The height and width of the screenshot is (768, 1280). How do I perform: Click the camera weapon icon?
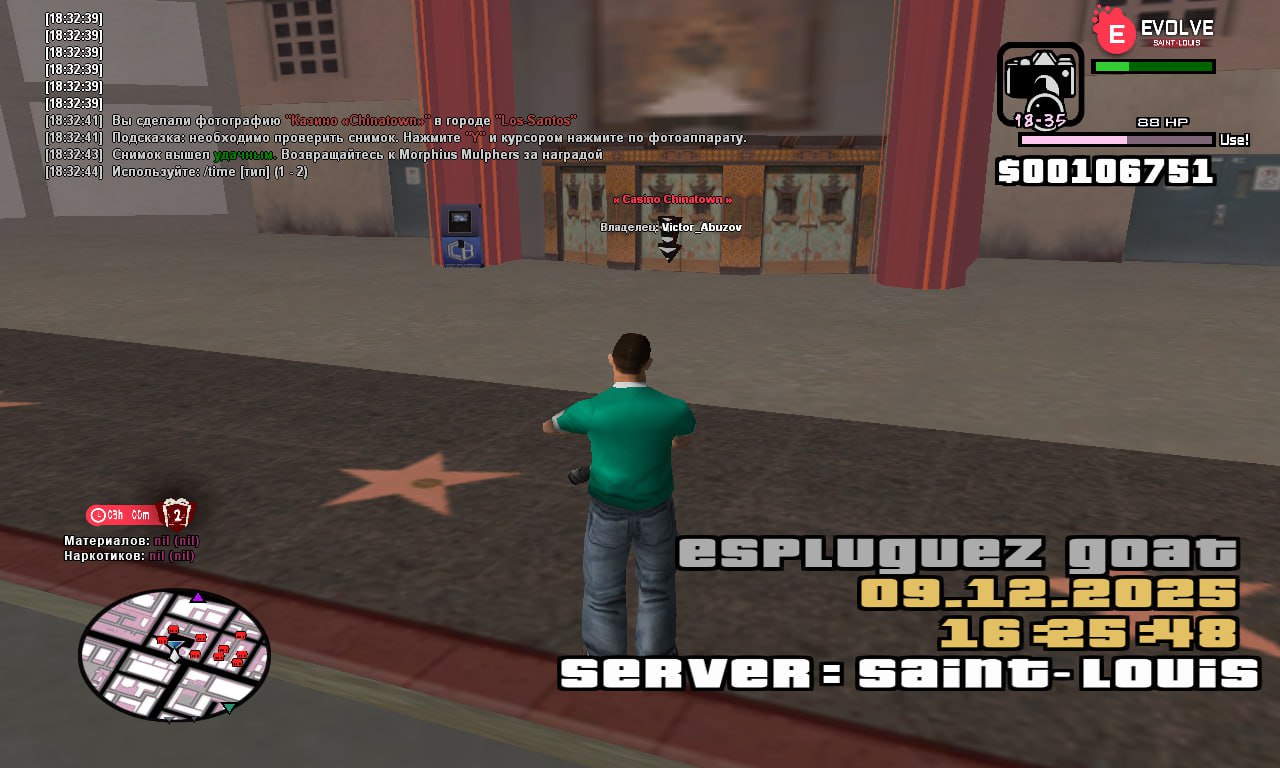[x=1040, y=84]
